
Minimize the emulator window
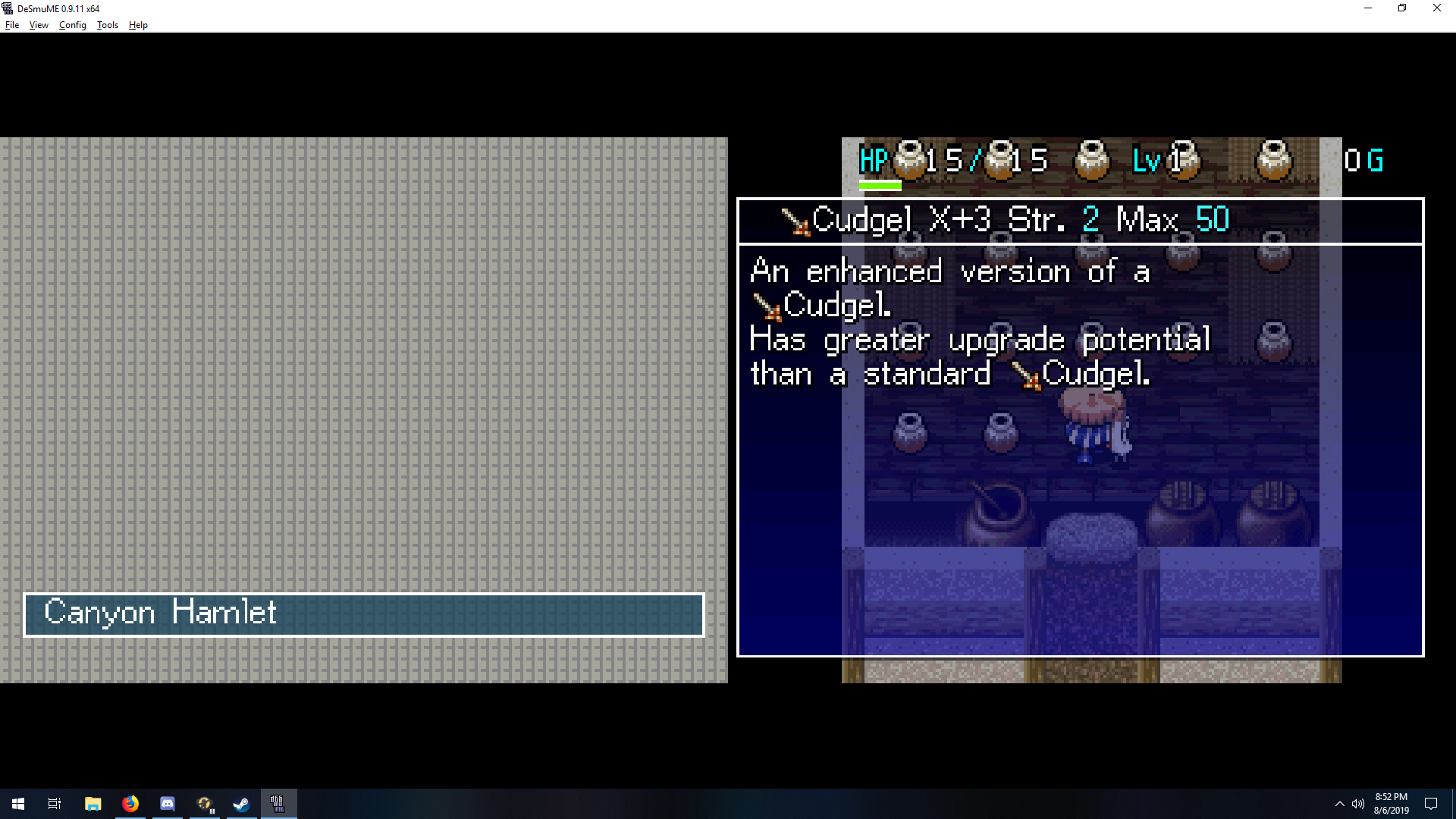click(x=1368, y=8)
